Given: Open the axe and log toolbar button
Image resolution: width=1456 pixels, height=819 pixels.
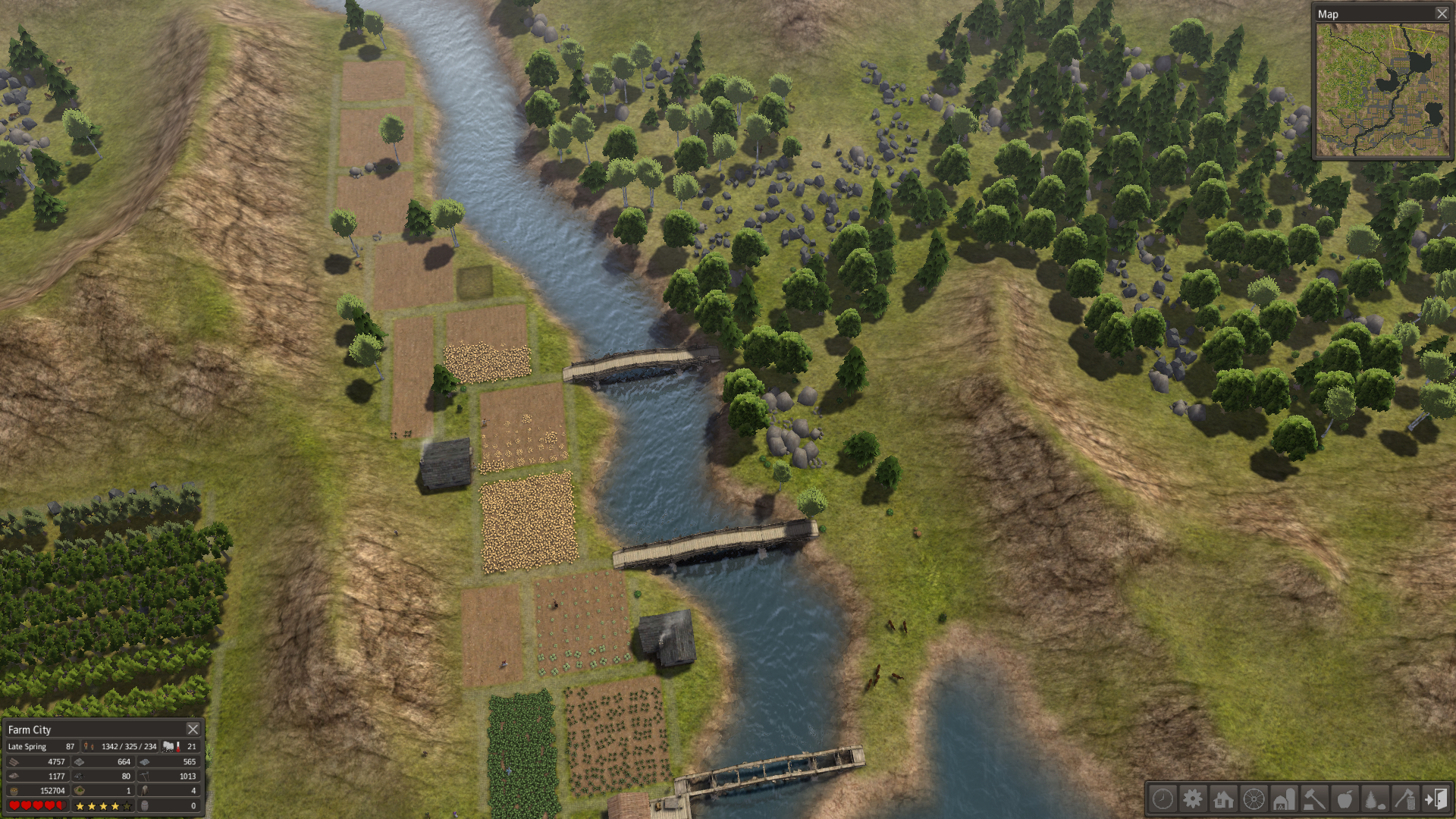Looking at the screenshot, I should pyautogui.click(x=1405, y=799).
